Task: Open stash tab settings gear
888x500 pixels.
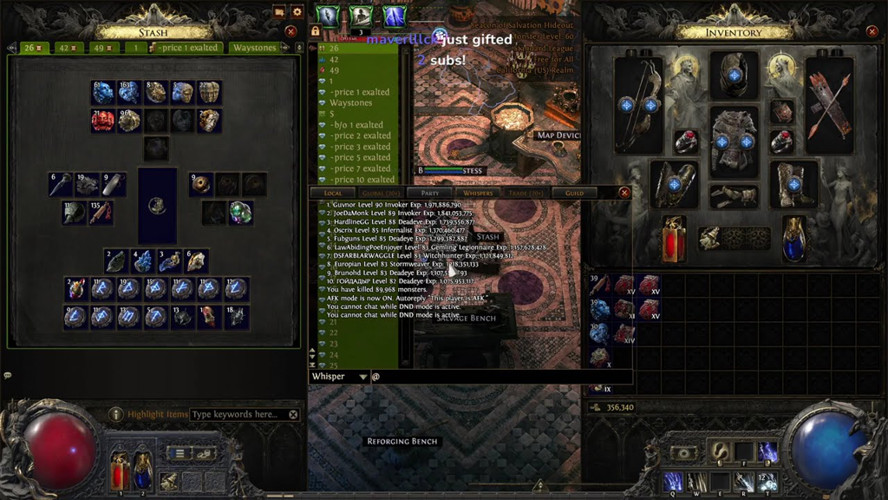Action: (296, 12)
